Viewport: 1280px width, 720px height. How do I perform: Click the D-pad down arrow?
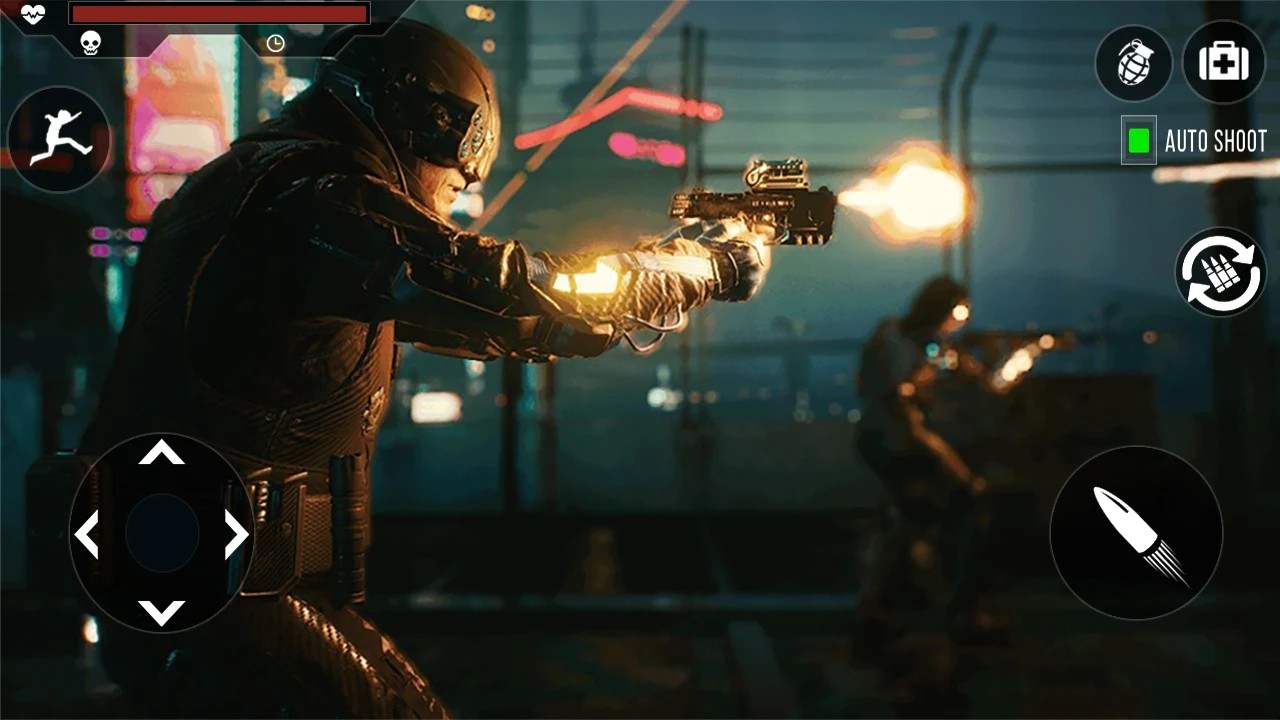(x=161, y=611)
